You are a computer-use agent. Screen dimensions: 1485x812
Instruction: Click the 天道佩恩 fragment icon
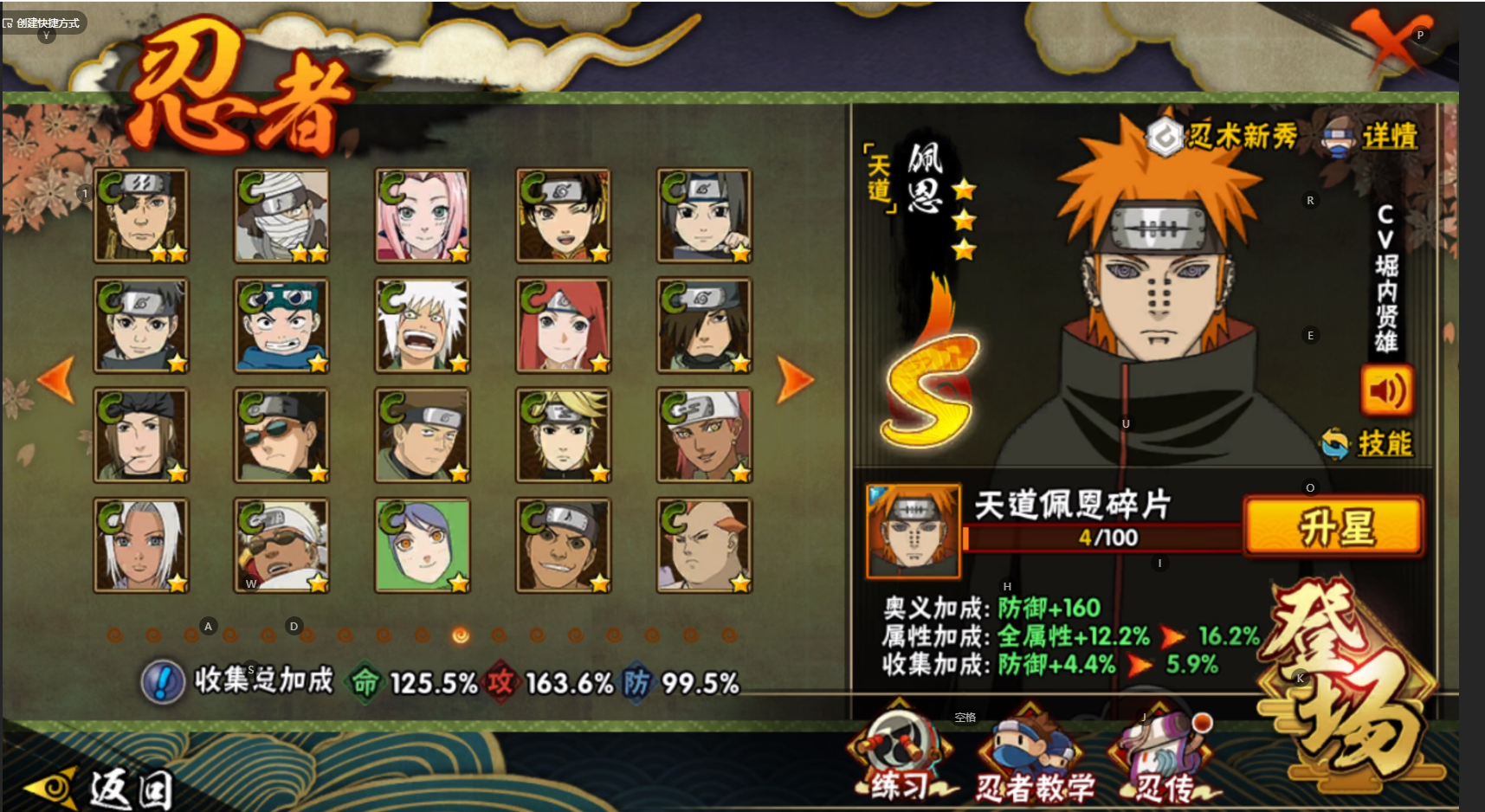pos(914,531)
